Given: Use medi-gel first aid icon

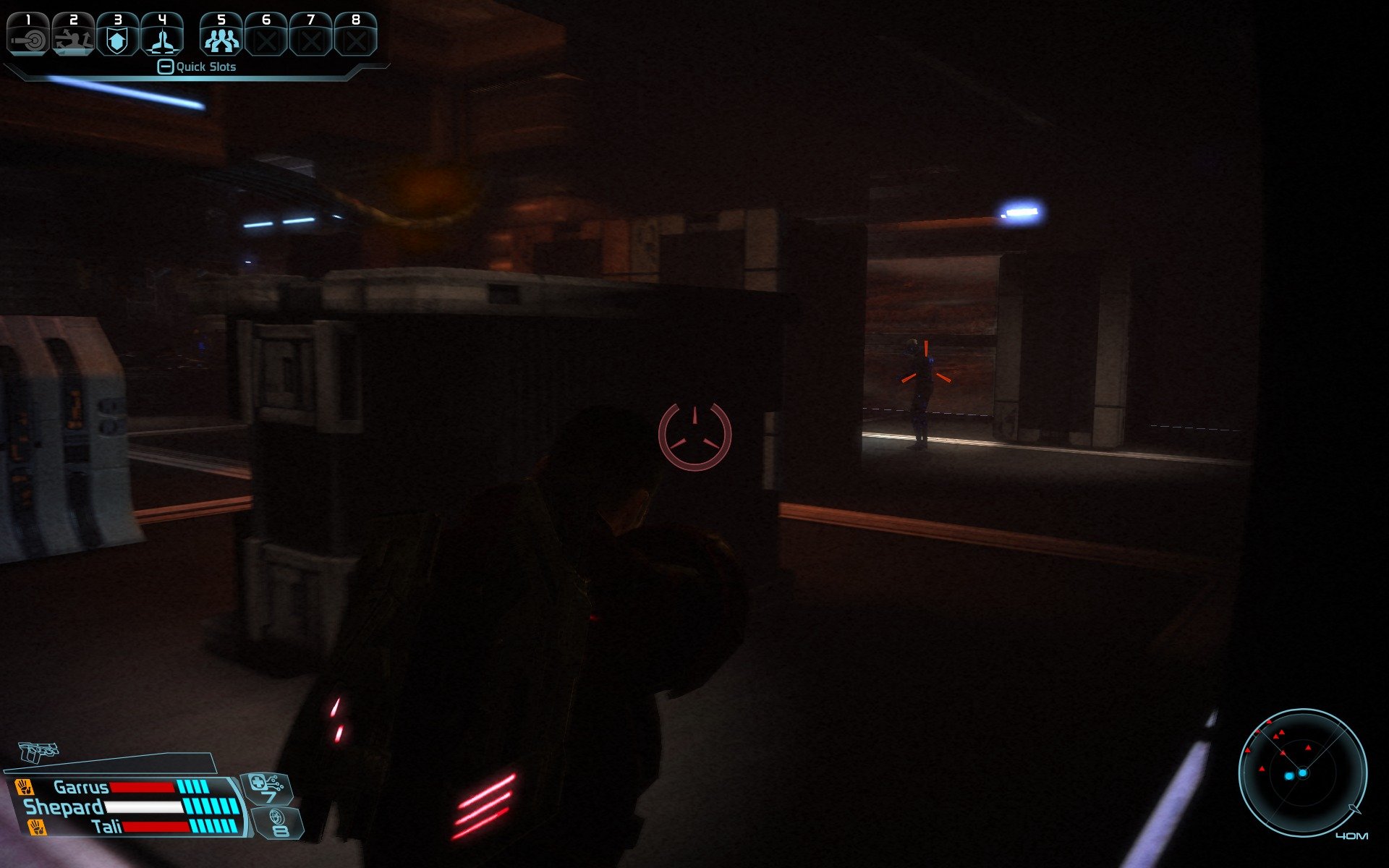Looking at the screenshot, I should [x=266, y=788].
